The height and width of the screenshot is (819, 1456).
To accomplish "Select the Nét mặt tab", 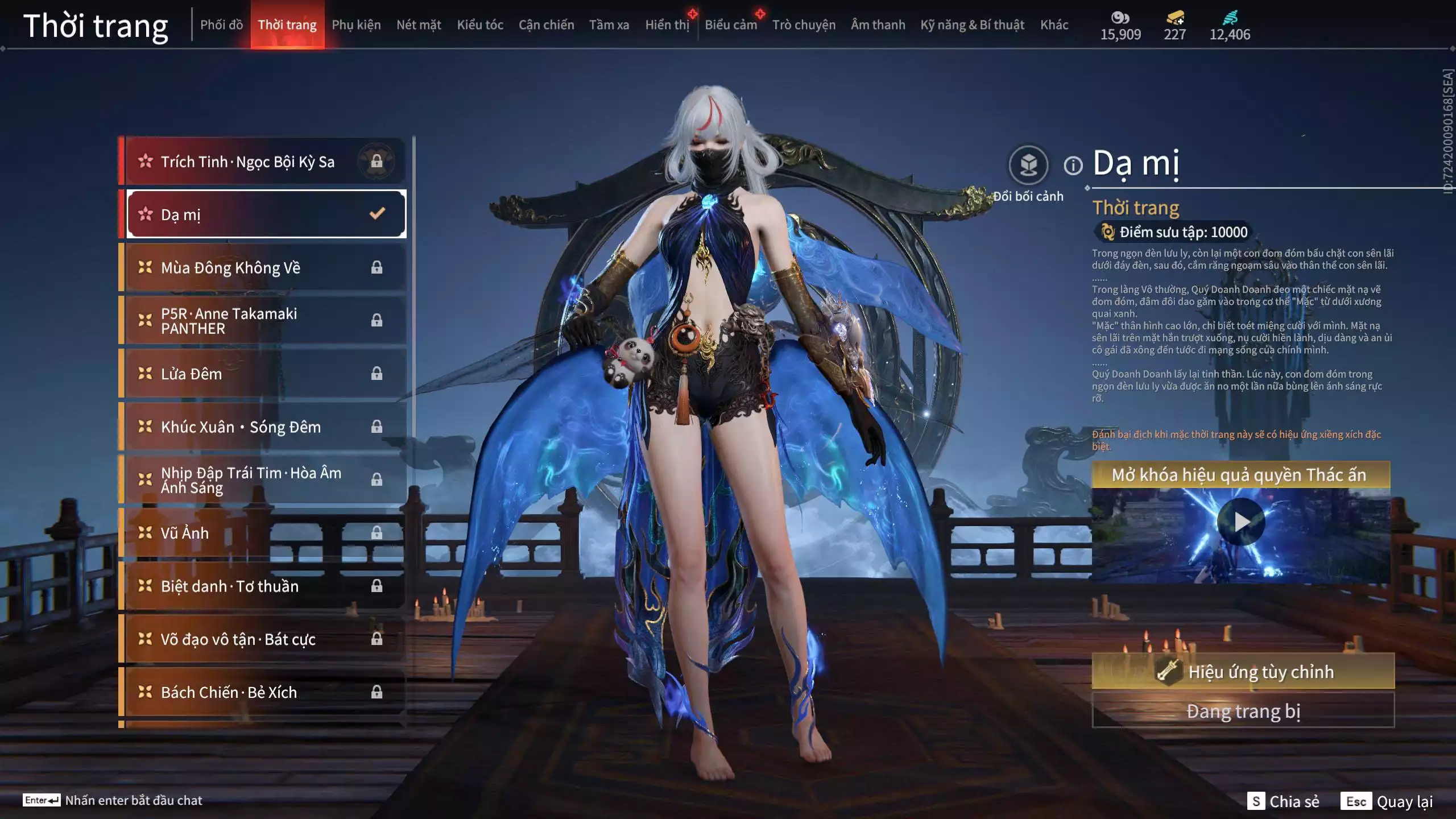I will [419, 25].
